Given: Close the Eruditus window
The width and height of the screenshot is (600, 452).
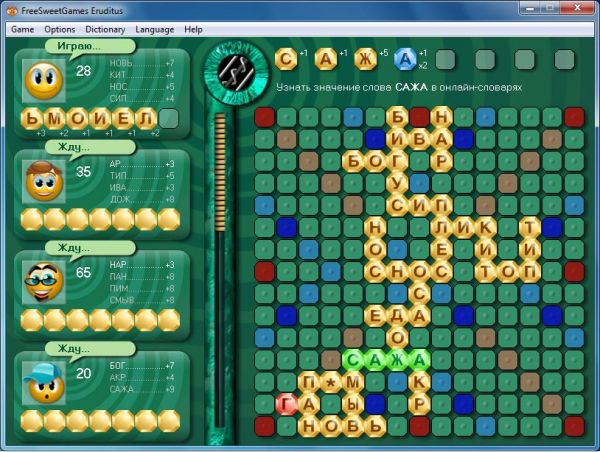Looking at the screenshot, I should [584, 9].
